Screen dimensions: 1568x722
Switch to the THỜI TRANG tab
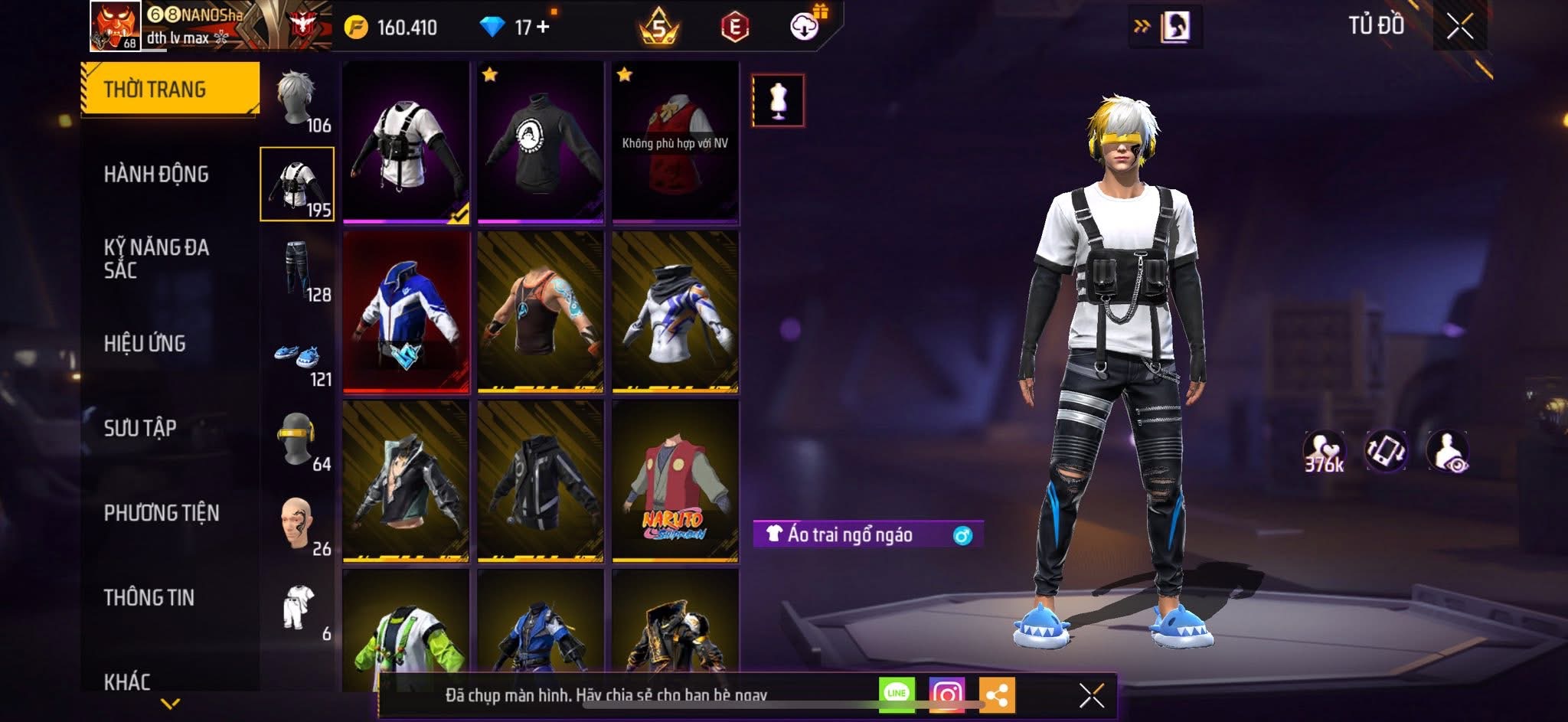click(170, 90)
